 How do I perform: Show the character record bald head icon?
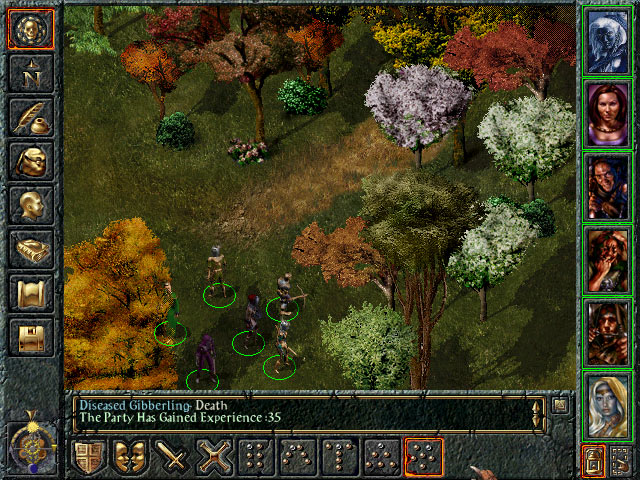31,205
